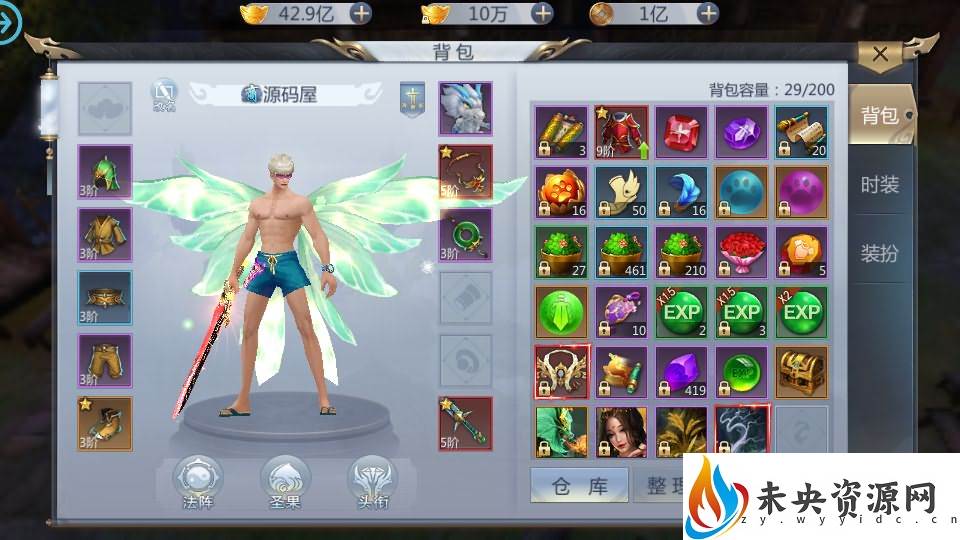The height and width of the screenshot is (540, 960).
Task: Select the golden pants equipment slot
Action: pyautogui.click(x=105, y=360)
